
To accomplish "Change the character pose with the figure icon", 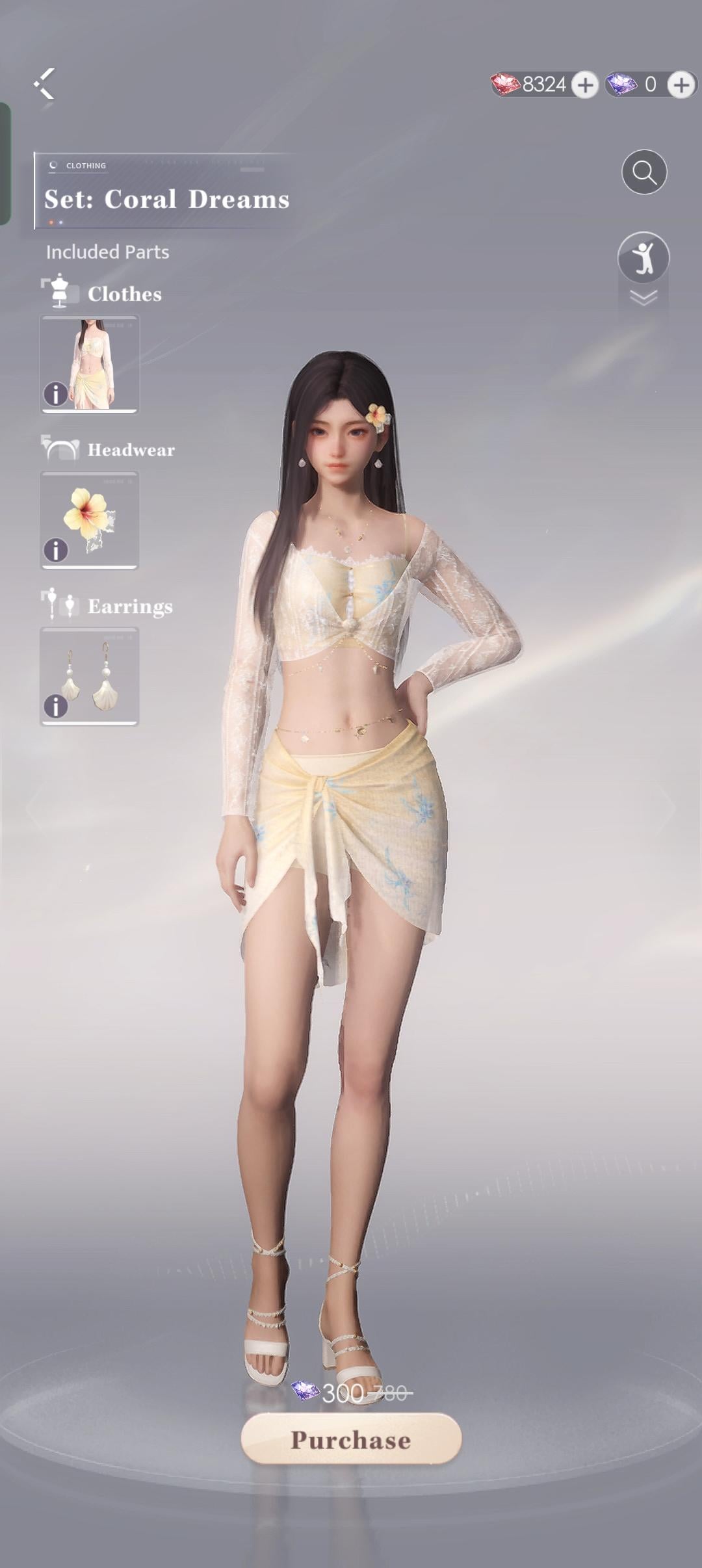I will tap(643, 257).
